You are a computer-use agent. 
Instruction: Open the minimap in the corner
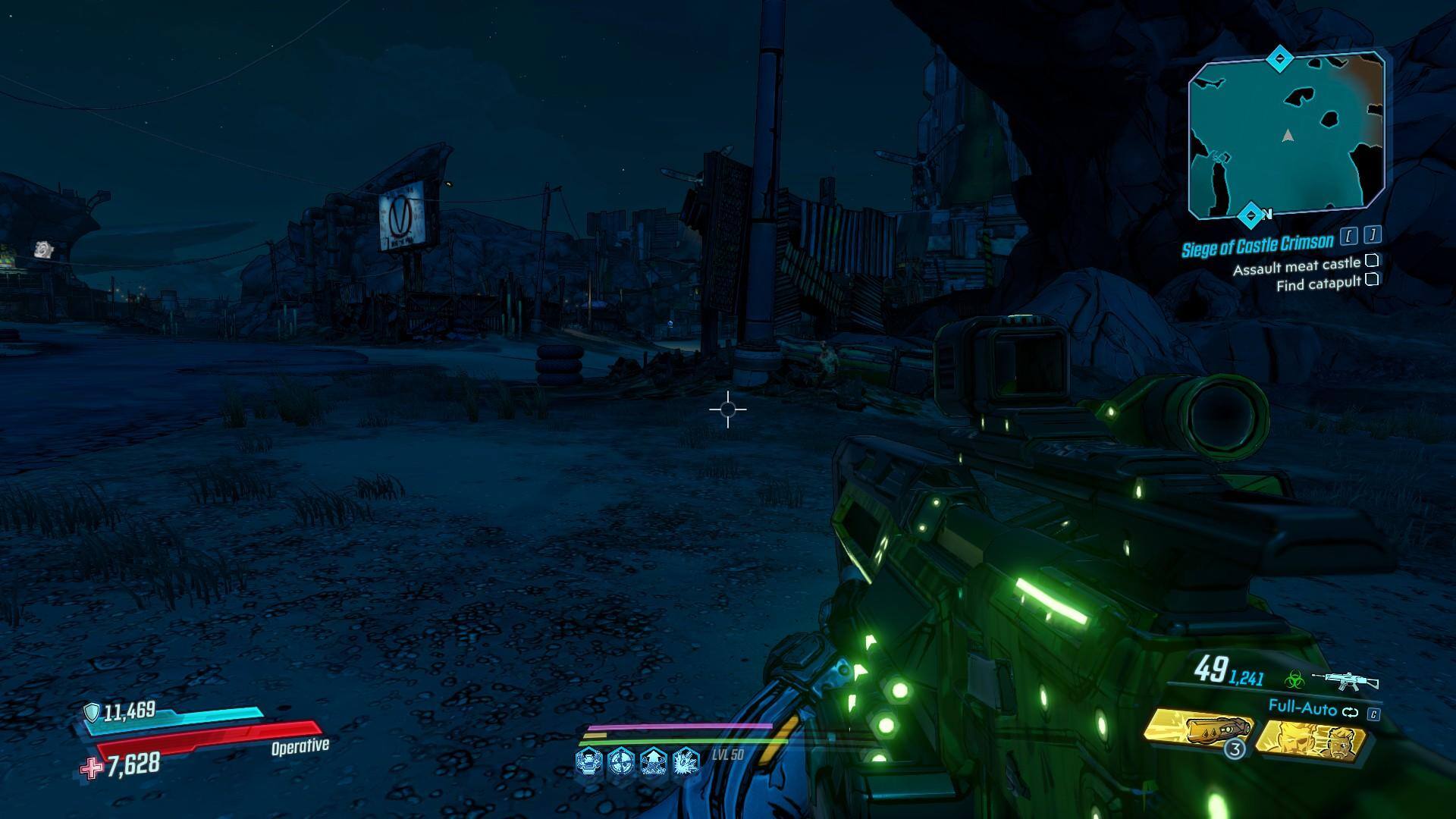click(1288, 134)
